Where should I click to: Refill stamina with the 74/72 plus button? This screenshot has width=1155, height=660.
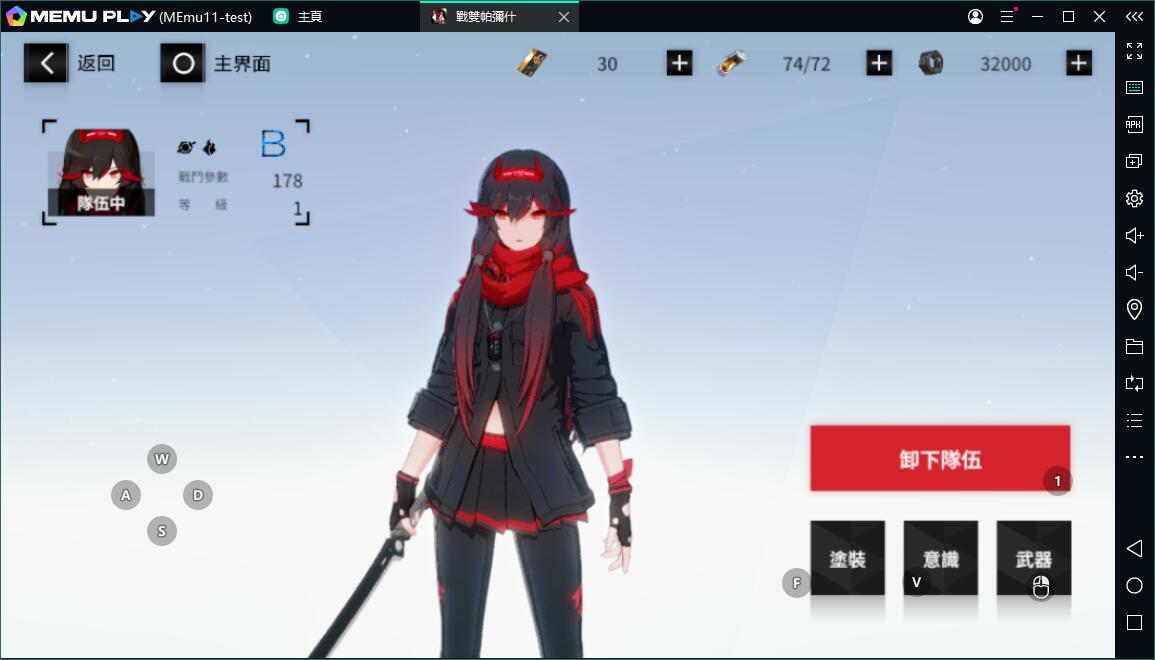[878, 64]
